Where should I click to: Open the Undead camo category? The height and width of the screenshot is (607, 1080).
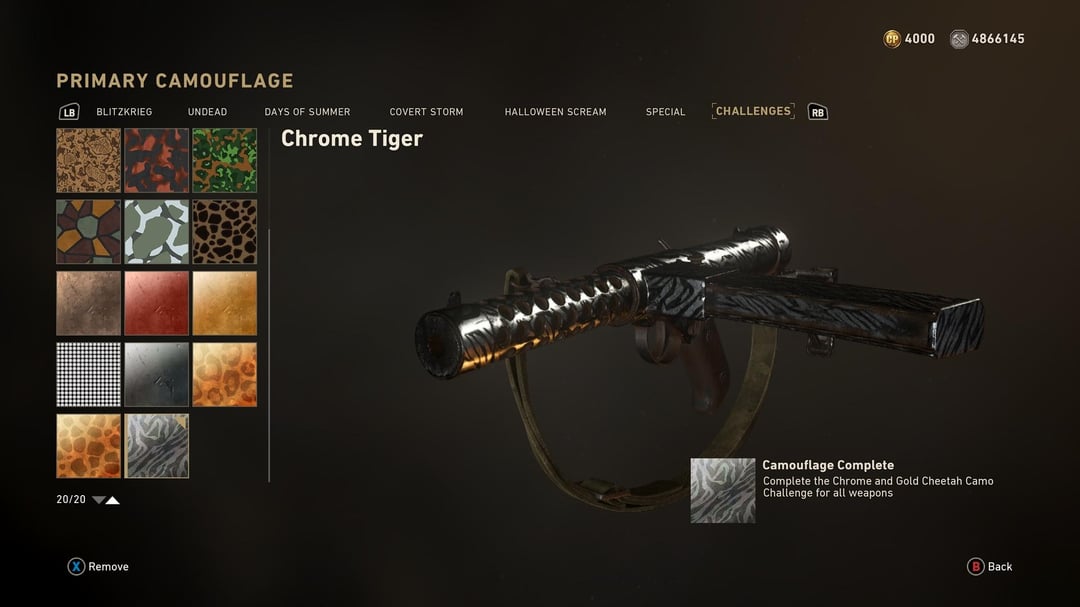click(x=207, y=112)
